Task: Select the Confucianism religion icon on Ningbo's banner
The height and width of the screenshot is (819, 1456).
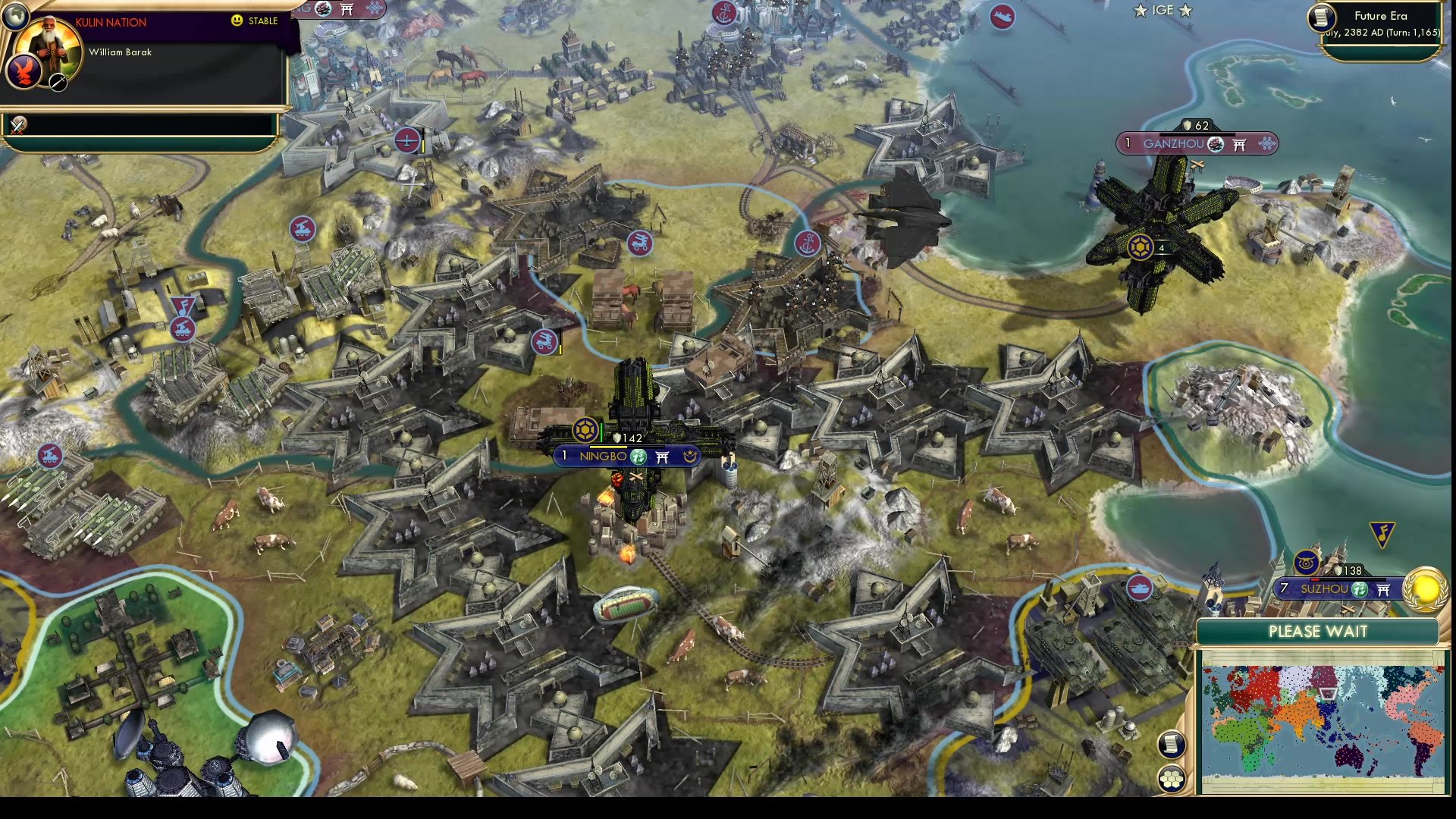Action: [x=638, y=457]
